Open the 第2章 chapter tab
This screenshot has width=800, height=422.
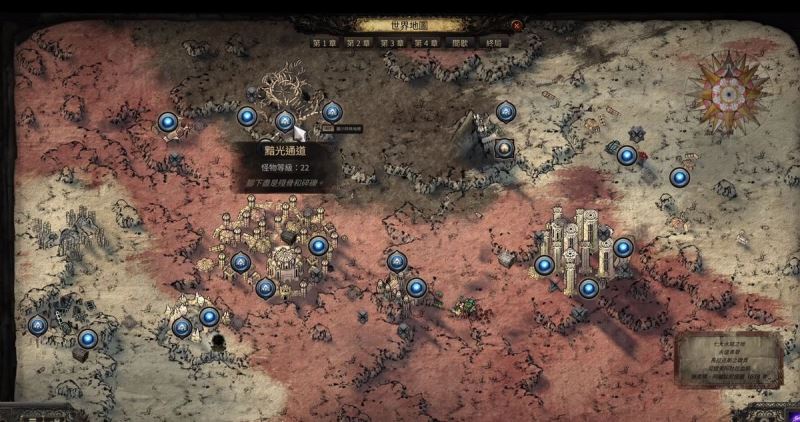[358, 44]
